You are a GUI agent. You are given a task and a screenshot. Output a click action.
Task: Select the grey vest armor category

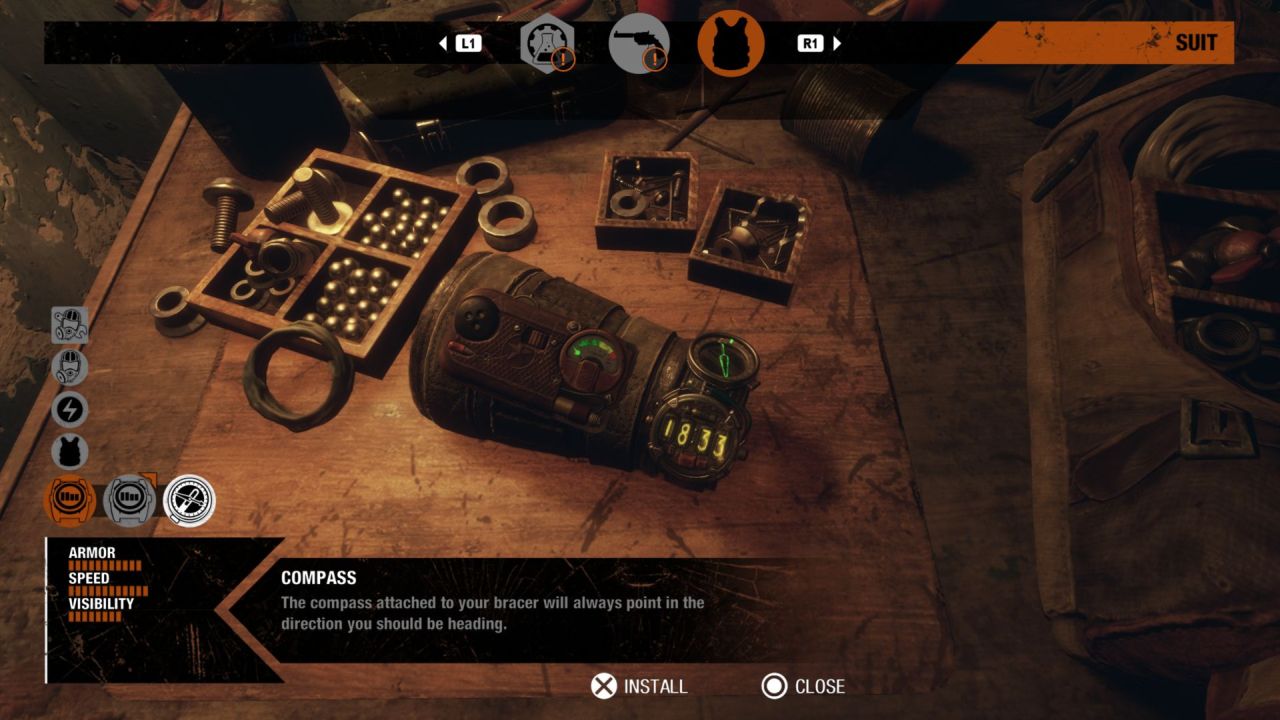click(70, 452)
